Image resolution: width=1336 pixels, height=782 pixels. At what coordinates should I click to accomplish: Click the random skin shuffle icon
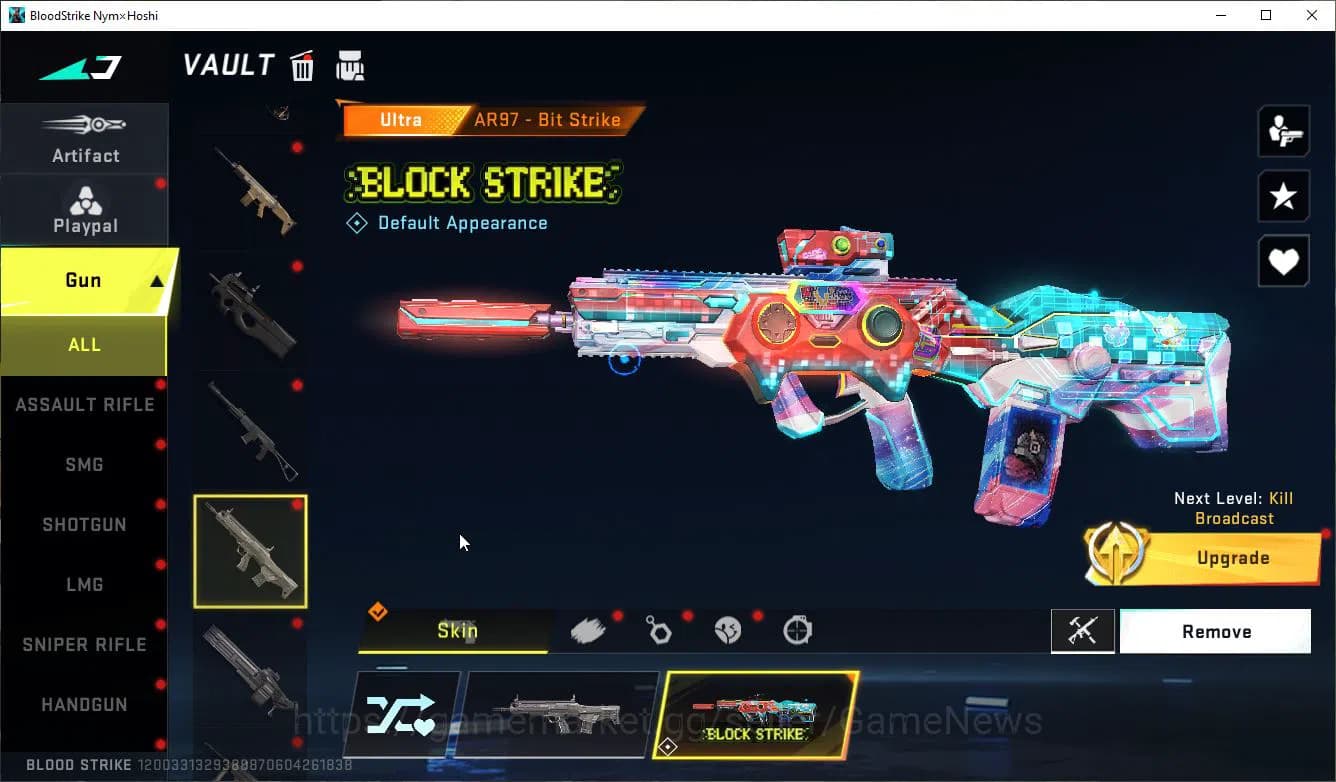(404, 713)
